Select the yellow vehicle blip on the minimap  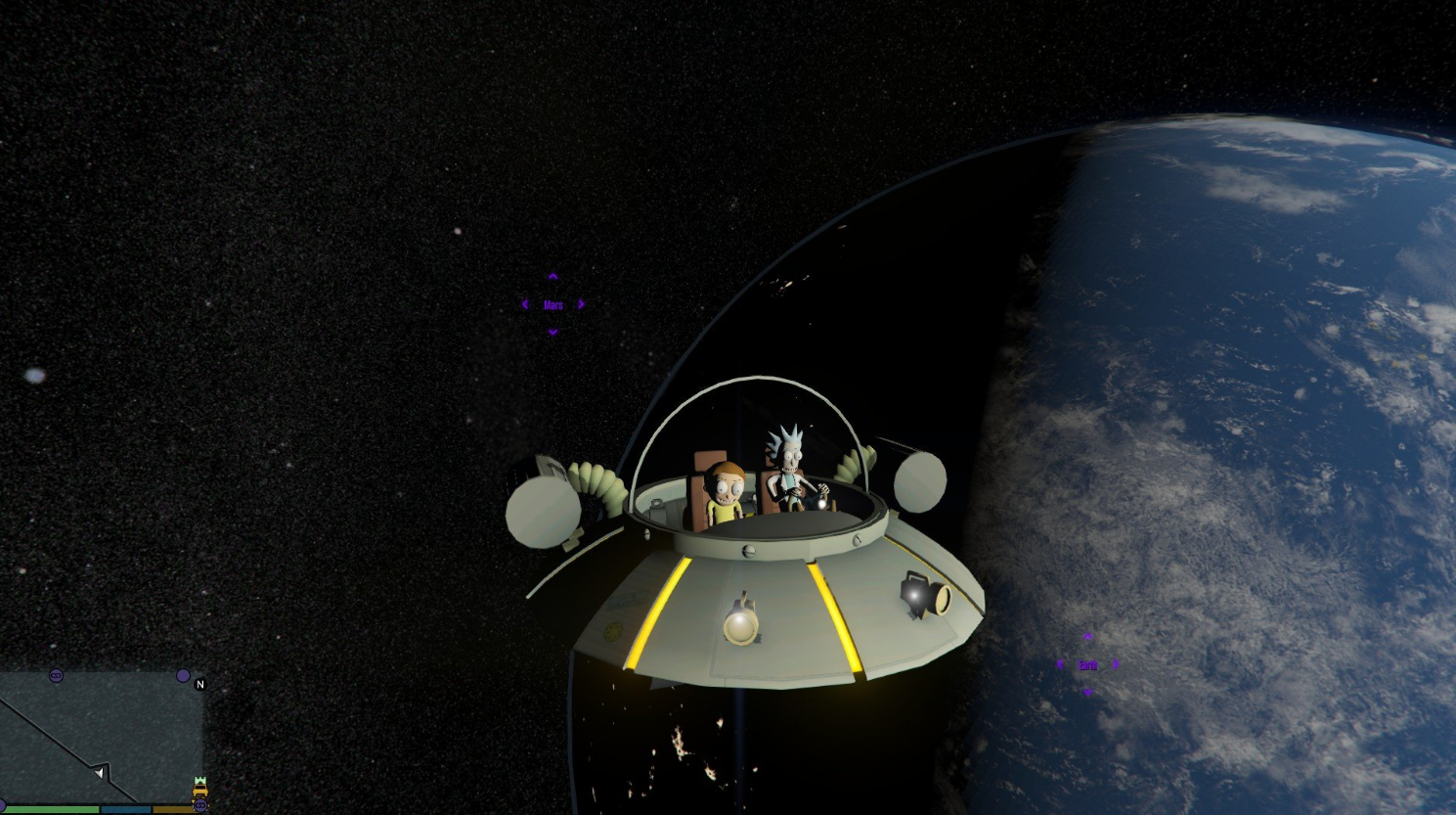(x=199, y=789)
